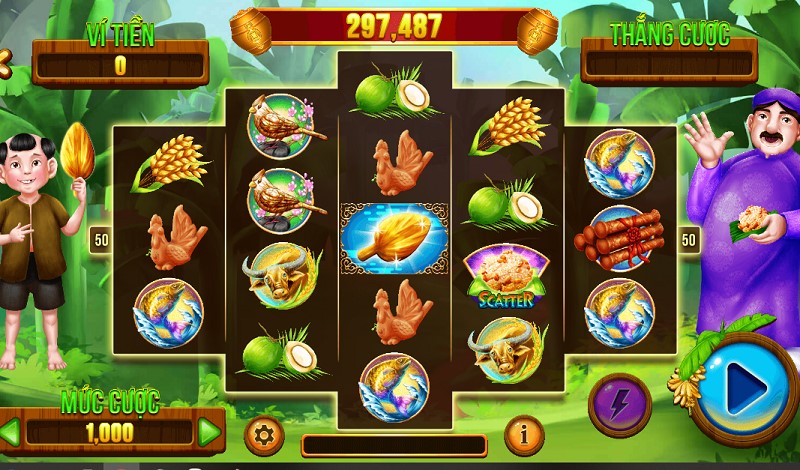Activate the purple lightning turbo button
The height and width of the screenshot is (470, 800).
click(x=619, y=405)
